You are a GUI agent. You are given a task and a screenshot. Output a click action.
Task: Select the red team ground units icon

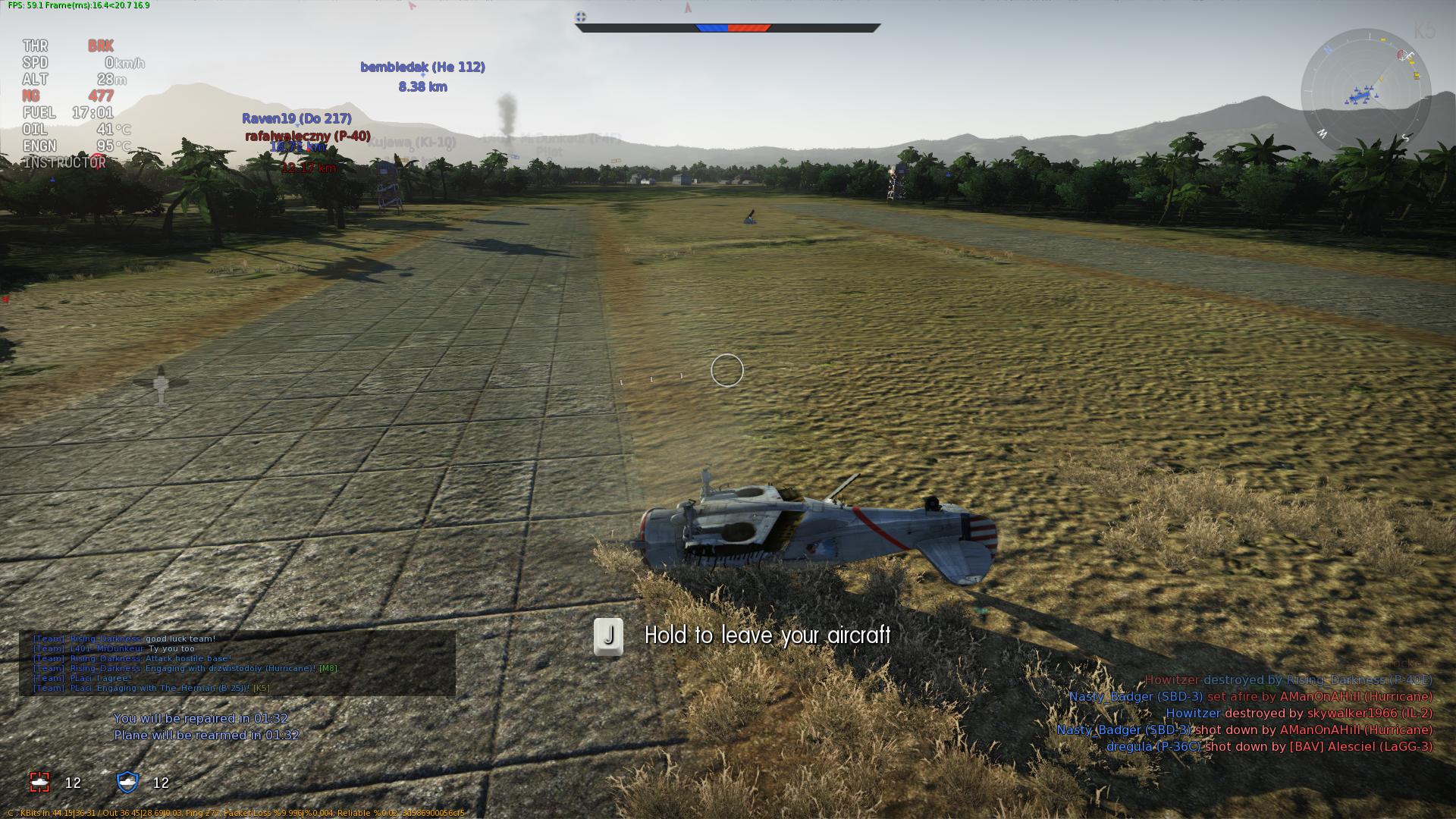[x=39, y=782]
